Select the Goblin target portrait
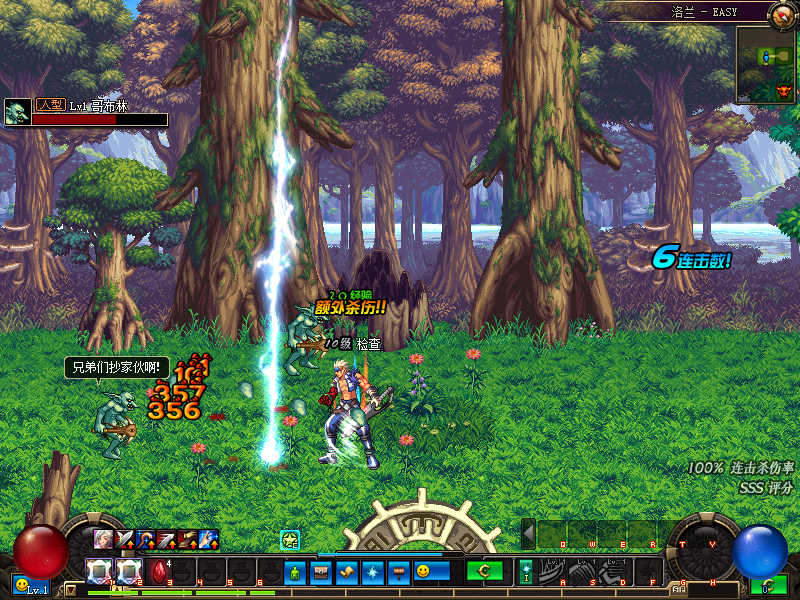Screen dimensions: 800x600 click(17, 112)
